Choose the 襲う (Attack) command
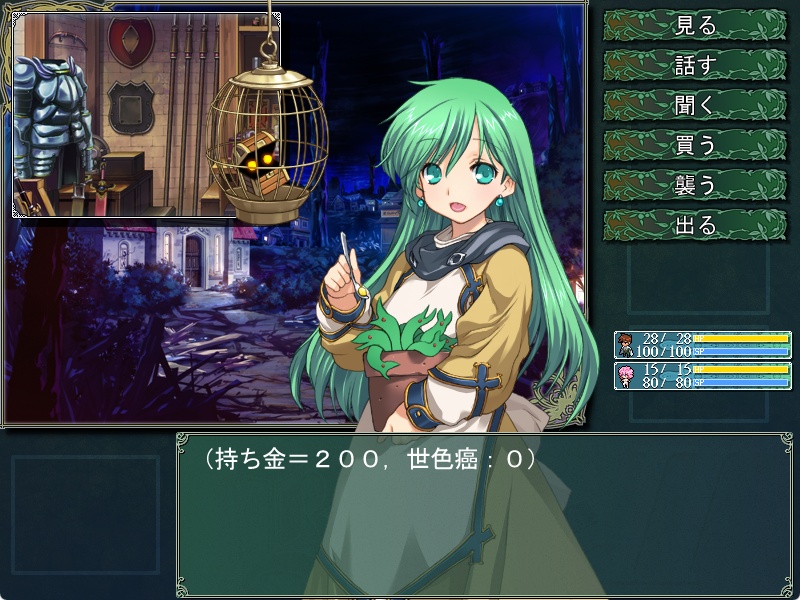This screenshot has height=600, width=800. pyautogui.click(x=696, y=185)
